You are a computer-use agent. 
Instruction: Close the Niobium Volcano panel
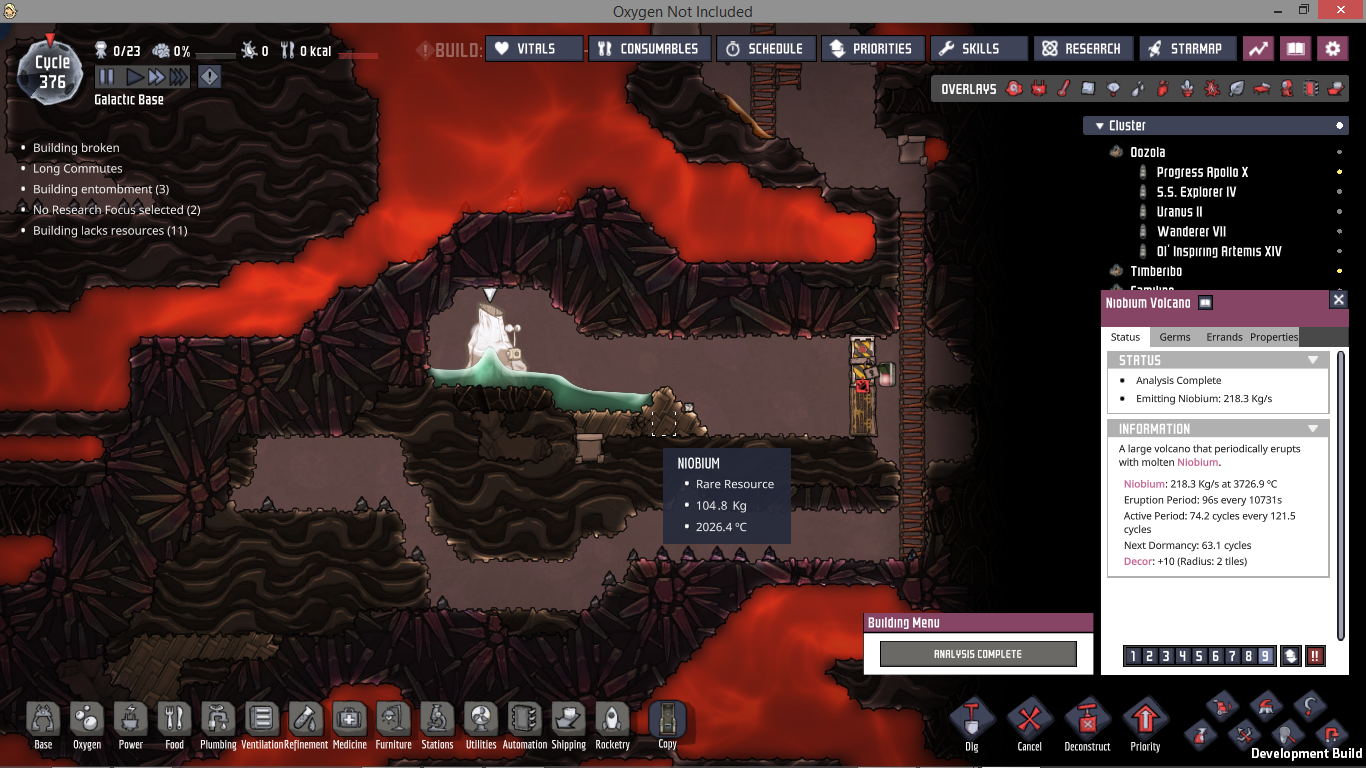[x=1338, y=300]
